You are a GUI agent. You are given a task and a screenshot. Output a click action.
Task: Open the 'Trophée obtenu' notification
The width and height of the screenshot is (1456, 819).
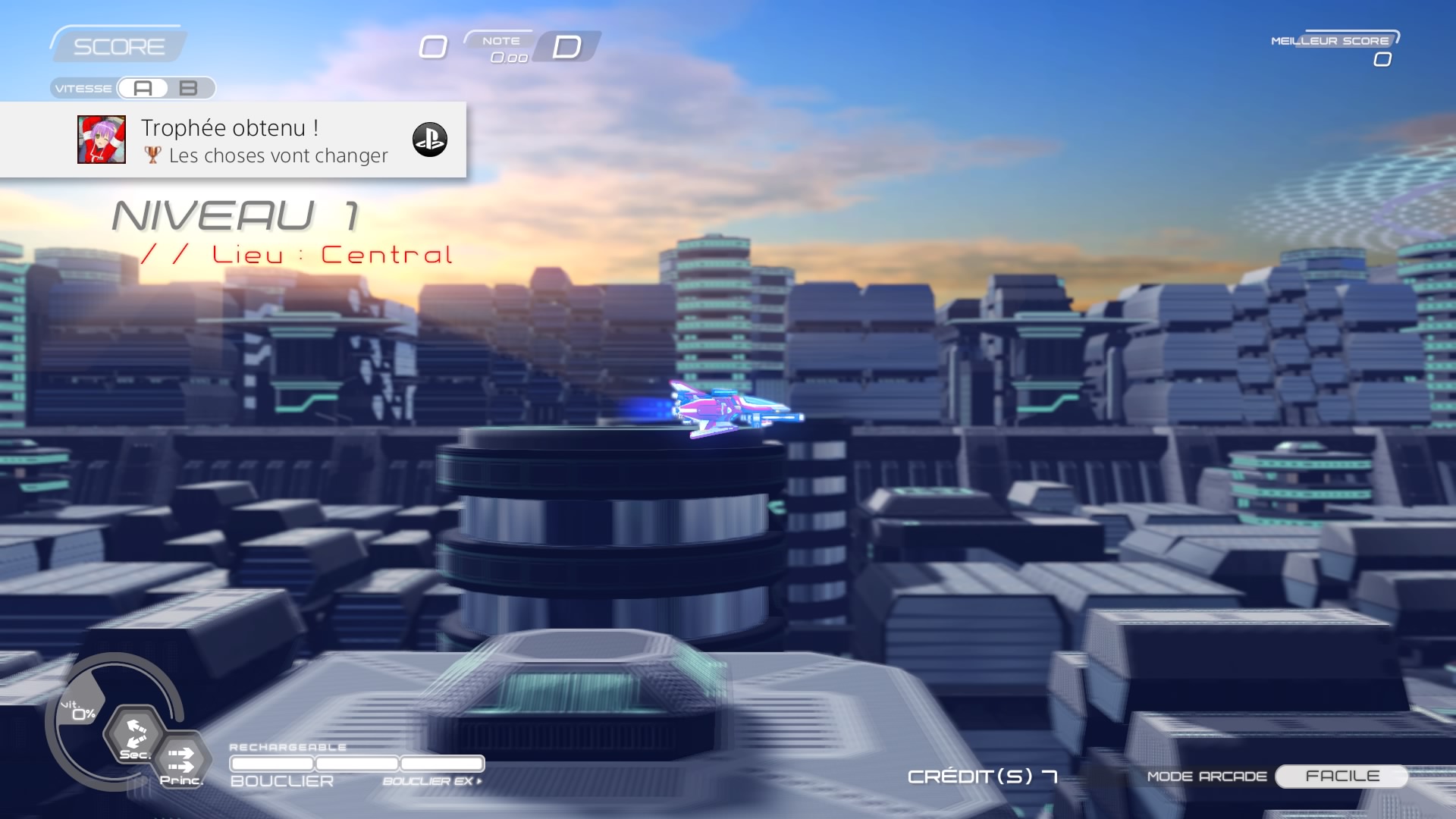(264, 140)
